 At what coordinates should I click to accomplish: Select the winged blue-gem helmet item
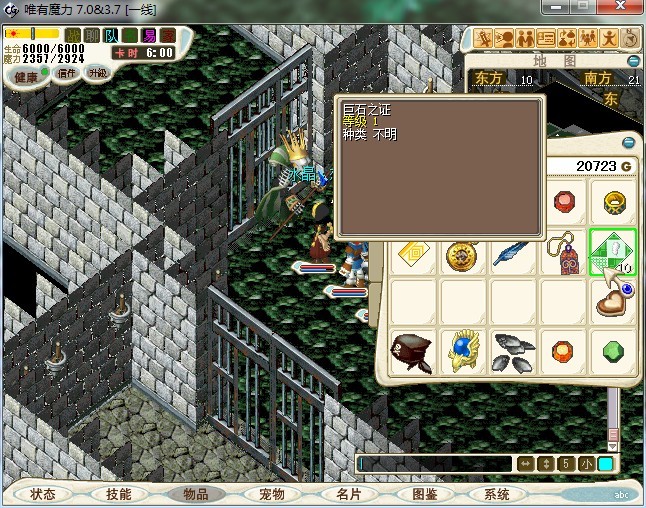point(461,352)
